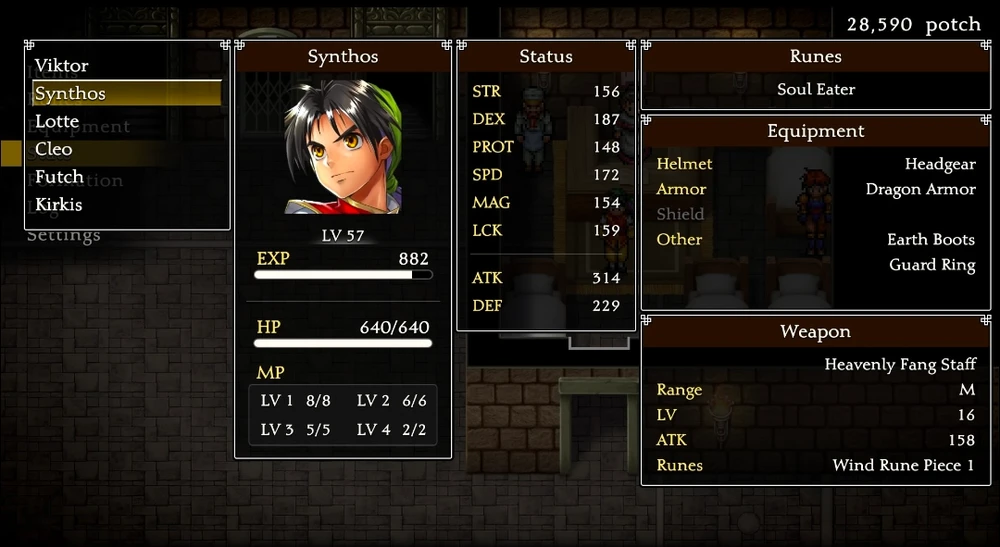
Task: Click the Heavenly Fang Staff weapon
Action: coord(900,364)
